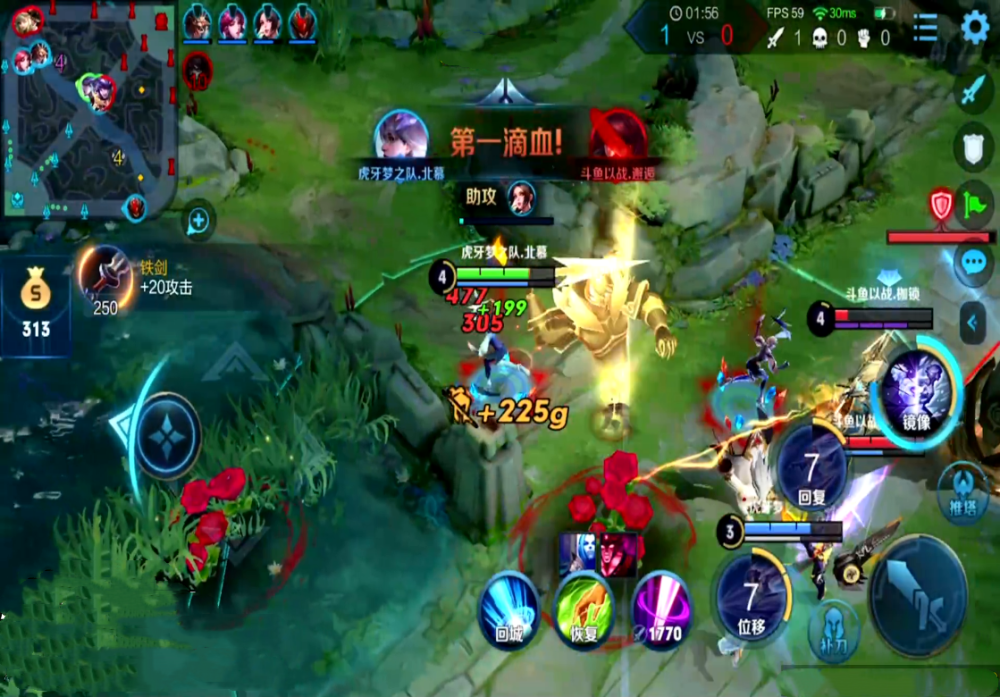
Task: Open the chat bubble quick message
Action: [974, 263]
